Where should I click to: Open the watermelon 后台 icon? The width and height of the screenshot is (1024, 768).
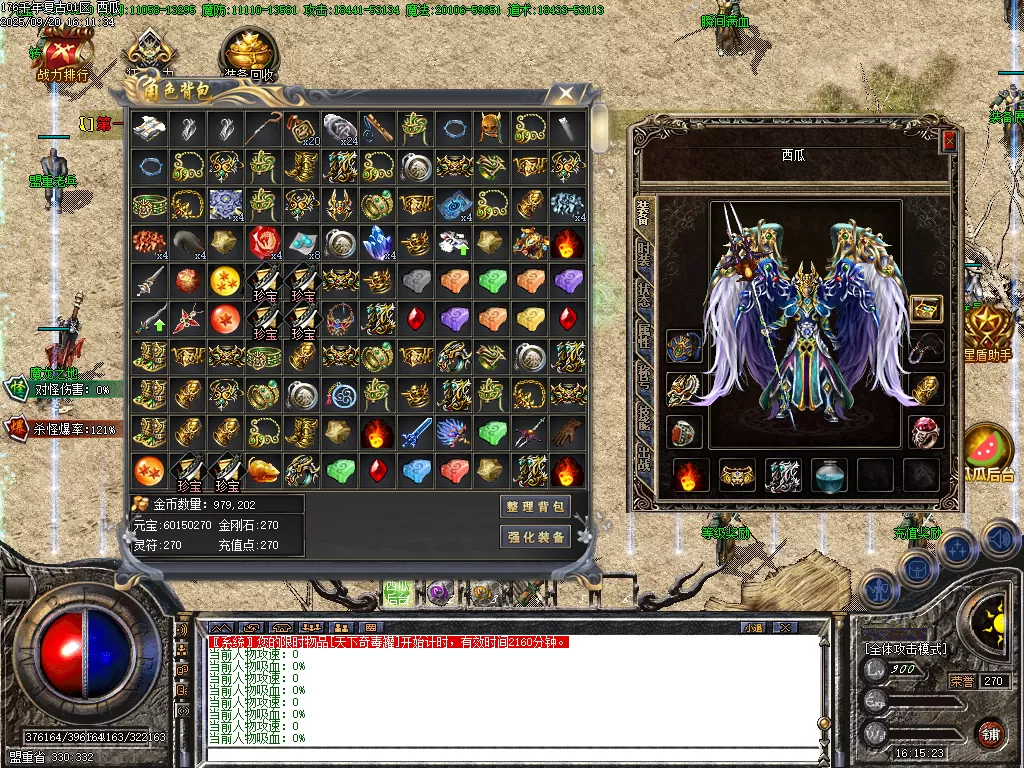coord(987,452)
